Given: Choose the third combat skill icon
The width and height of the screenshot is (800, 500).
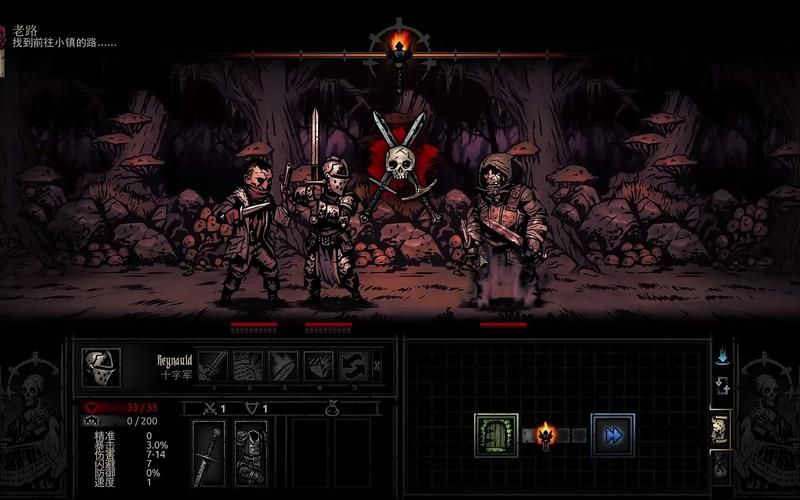Looking at the screenshot, I should (283, 366).
